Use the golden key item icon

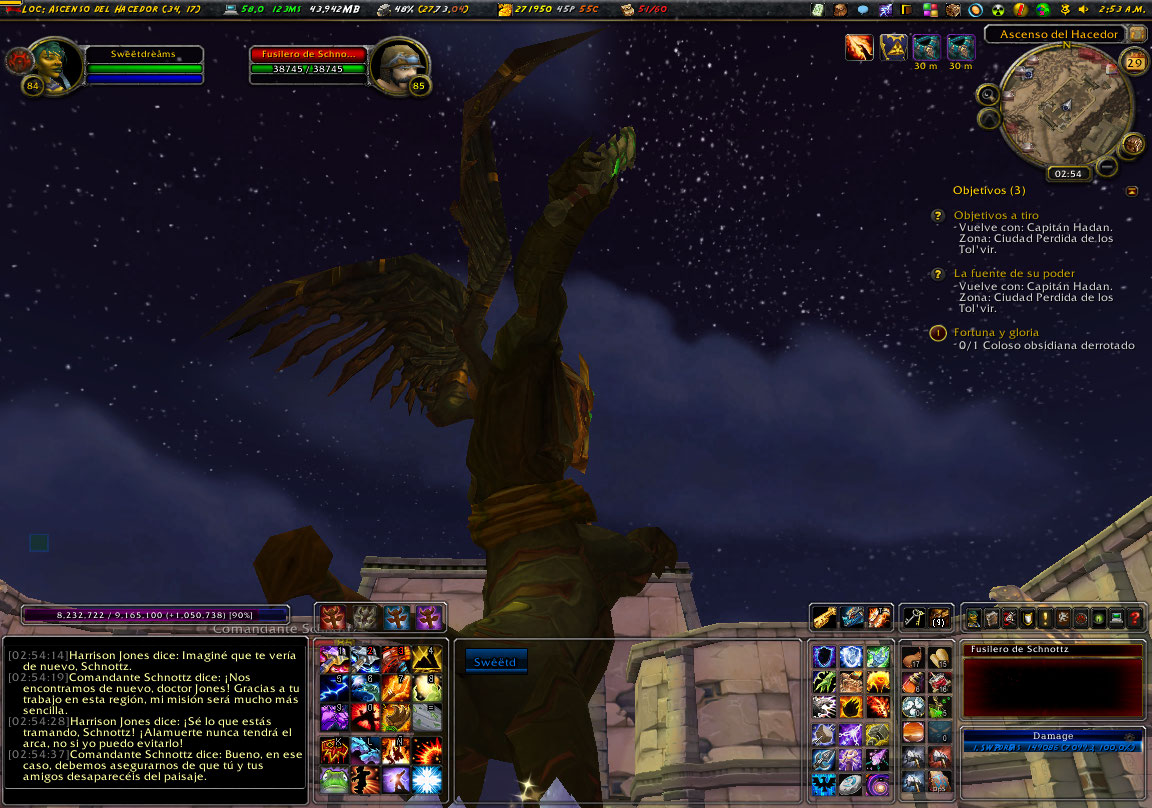pyautogui.click(x=824, y=618)
